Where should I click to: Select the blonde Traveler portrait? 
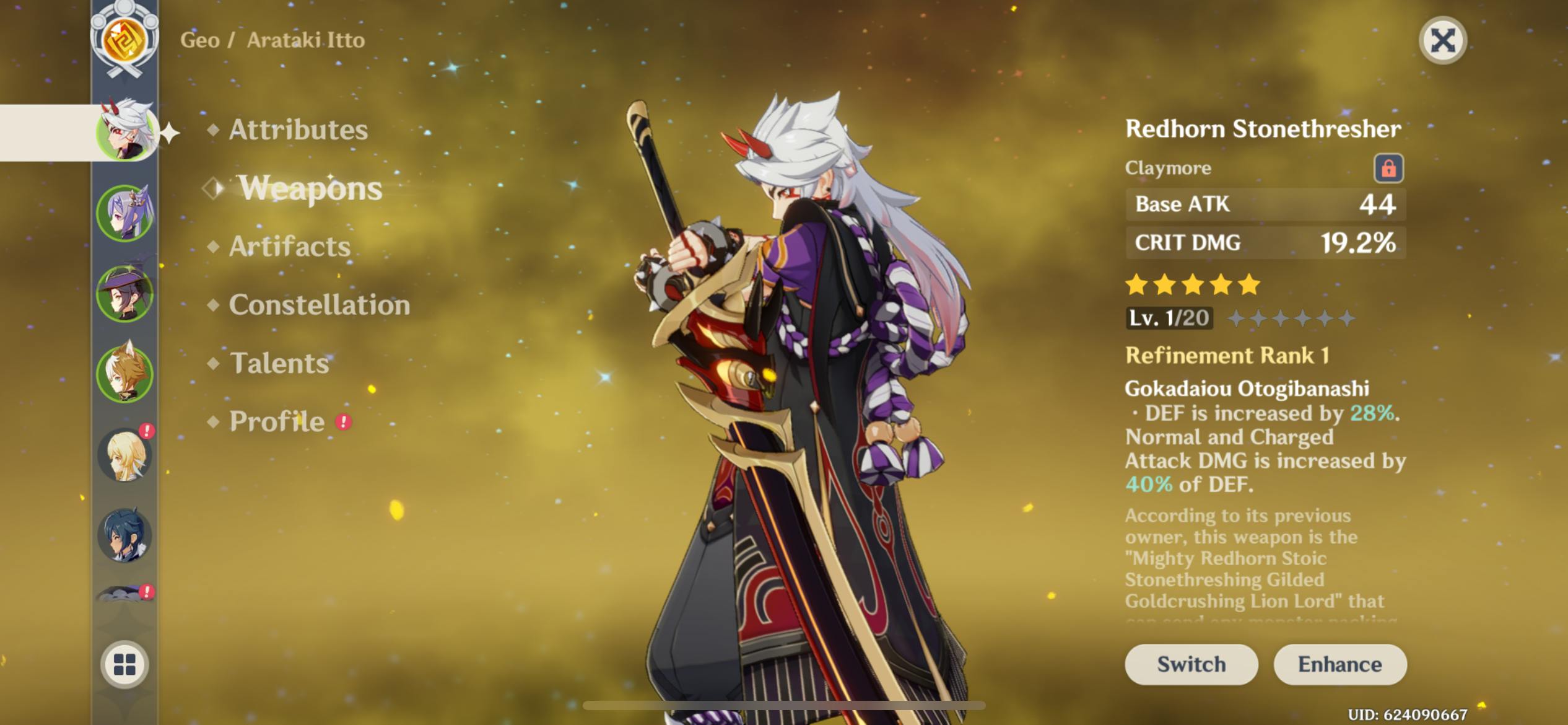124,455
